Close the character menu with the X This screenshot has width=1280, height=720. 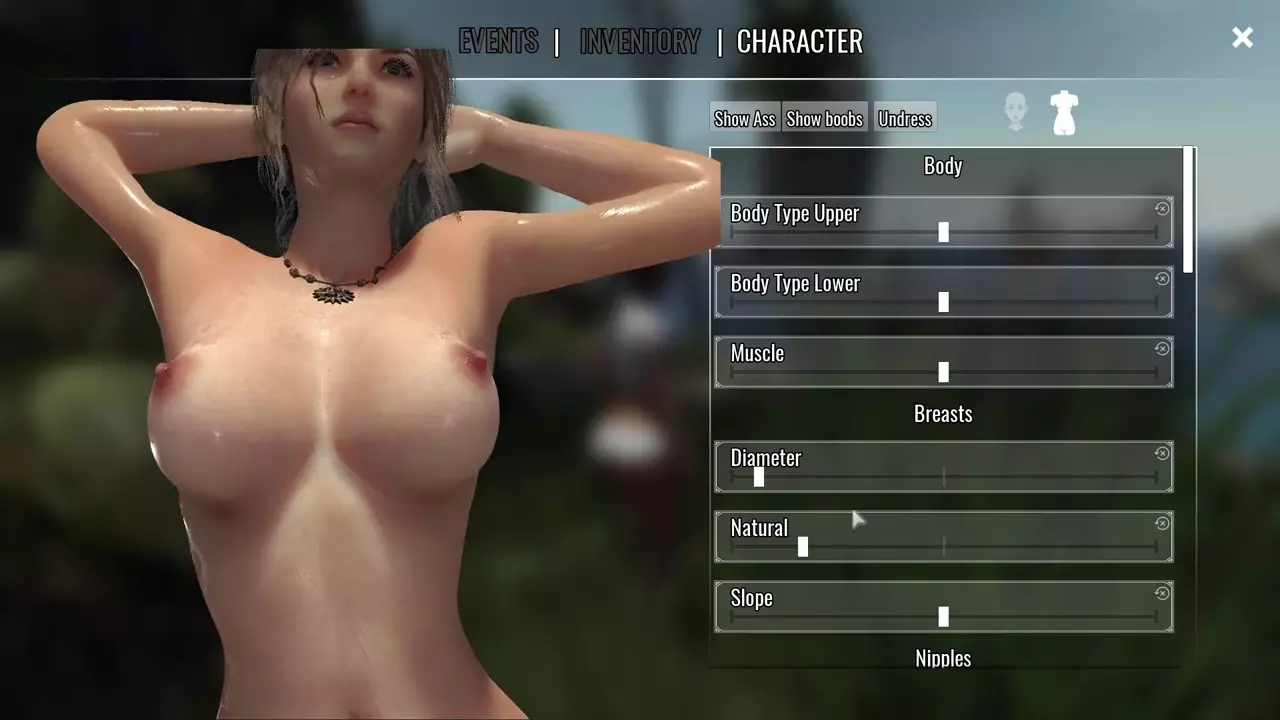coord(1242,38)
